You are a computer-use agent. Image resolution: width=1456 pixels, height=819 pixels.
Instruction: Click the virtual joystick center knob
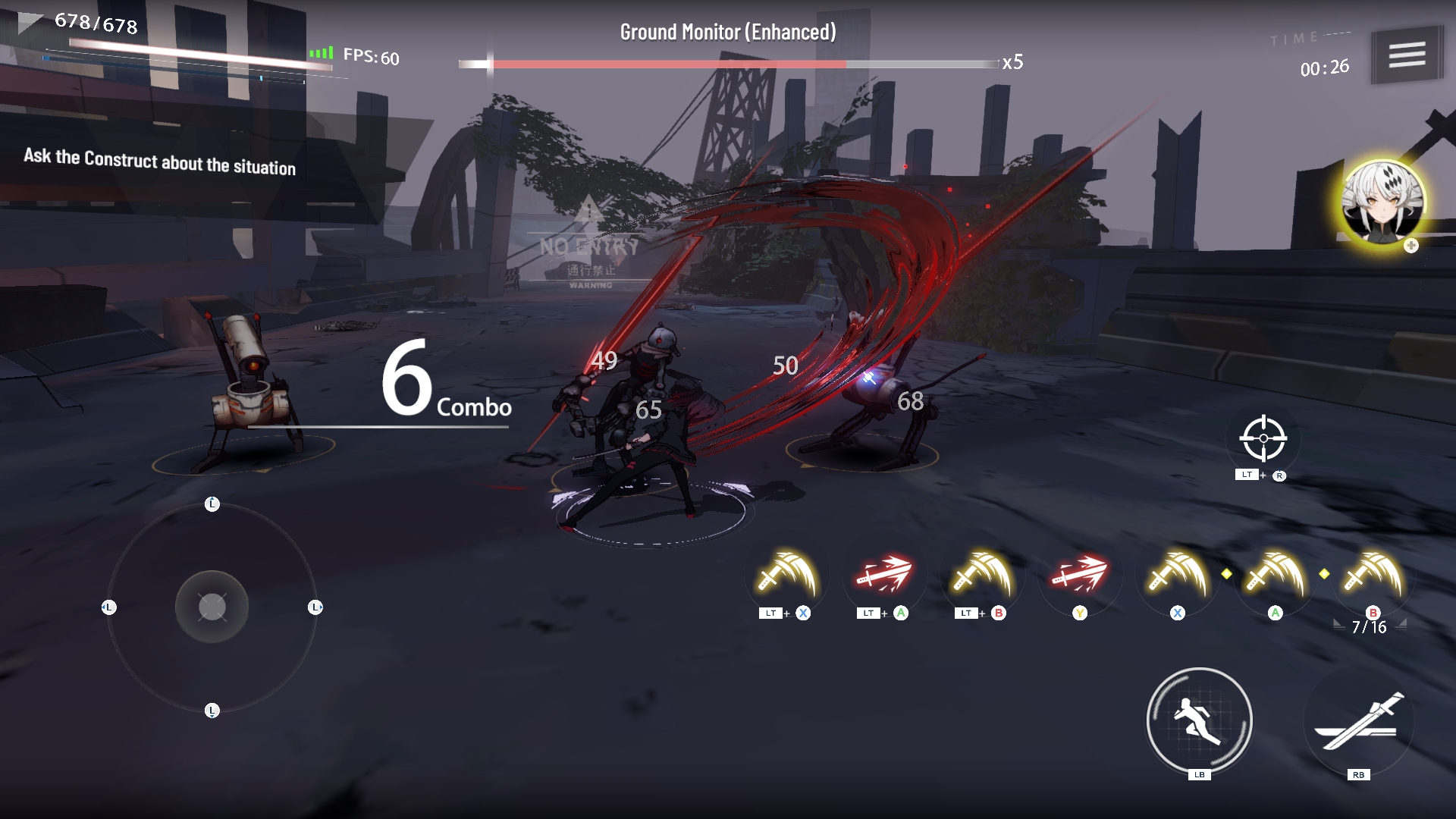212,607
